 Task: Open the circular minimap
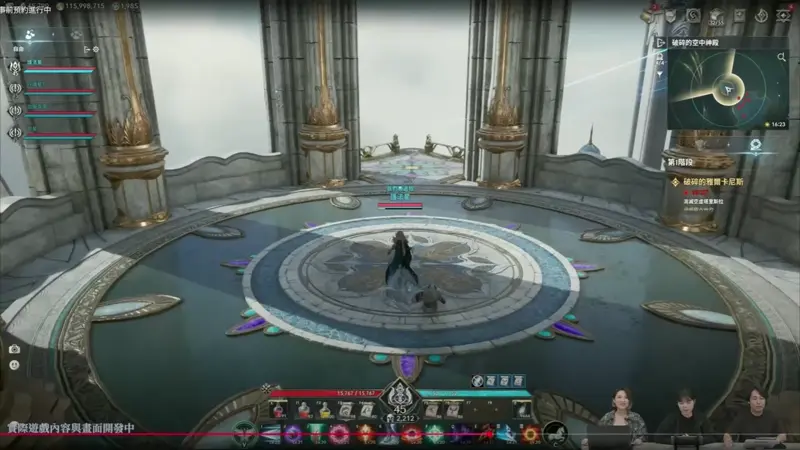(728, 88)
